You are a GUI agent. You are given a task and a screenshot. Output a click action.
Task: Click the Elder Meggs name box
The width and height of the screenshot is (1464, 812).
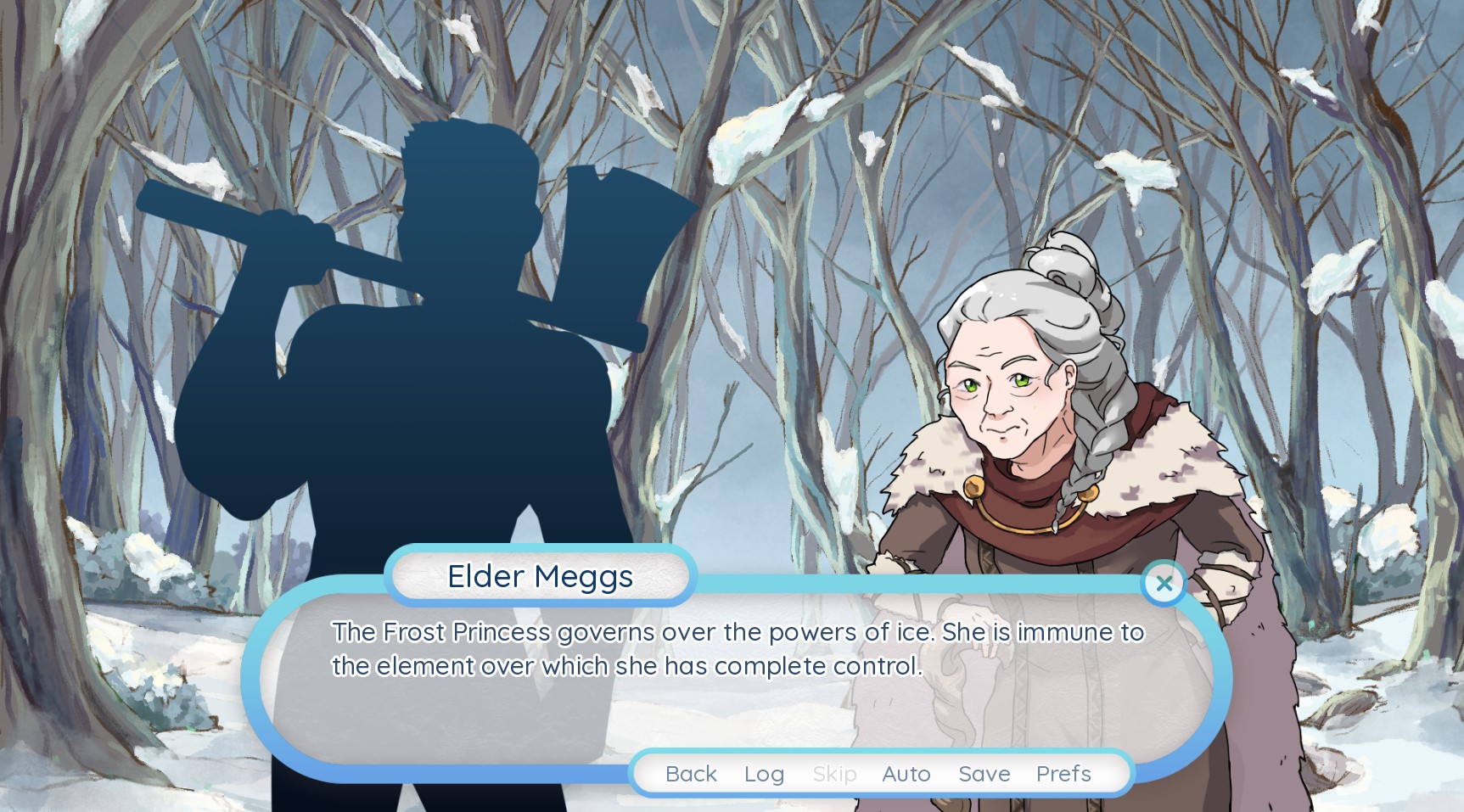pos(541,576)
